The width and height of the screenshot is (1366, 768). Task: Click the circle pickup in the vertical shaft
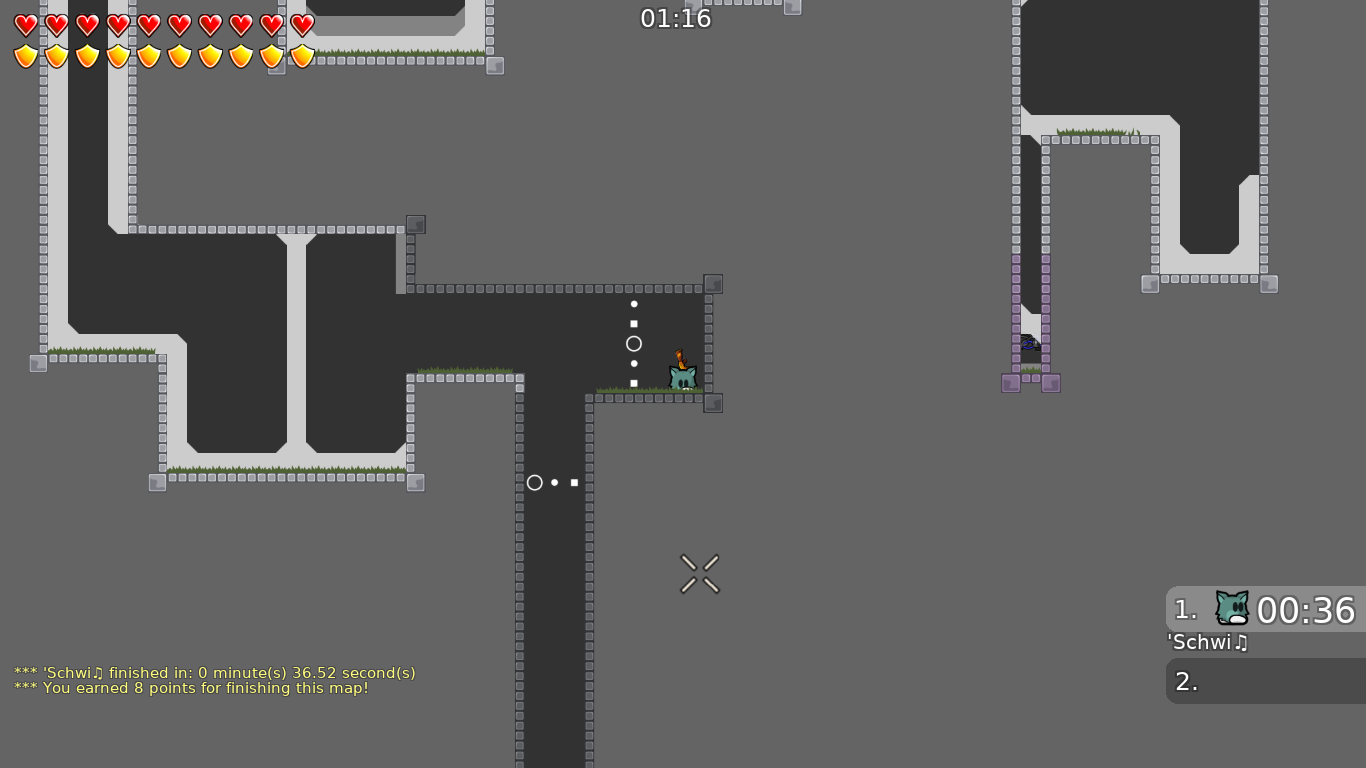[535, 482]
